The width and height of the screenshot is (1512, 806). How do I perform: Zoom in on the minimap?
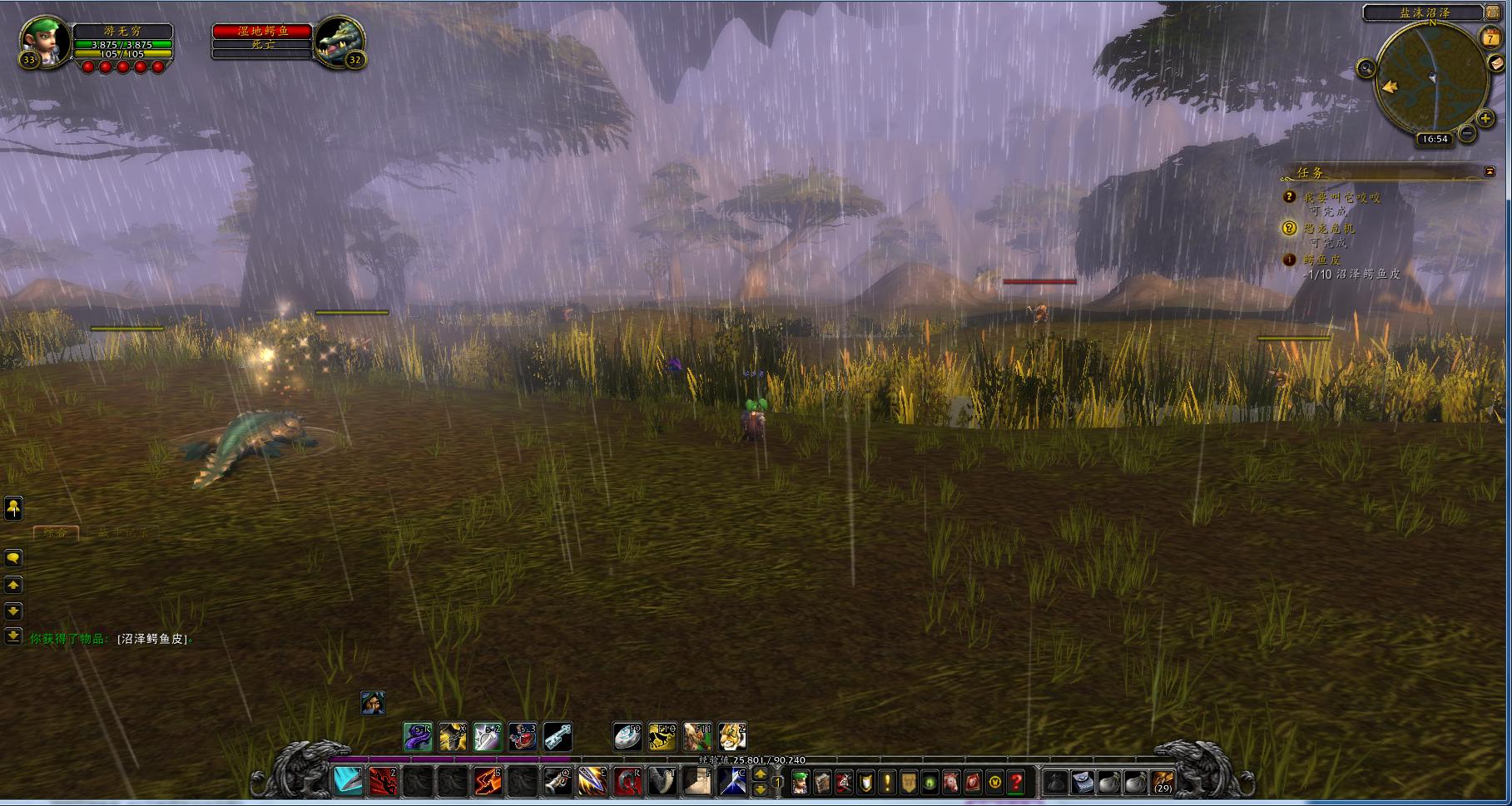click(x=1485, y=118)
